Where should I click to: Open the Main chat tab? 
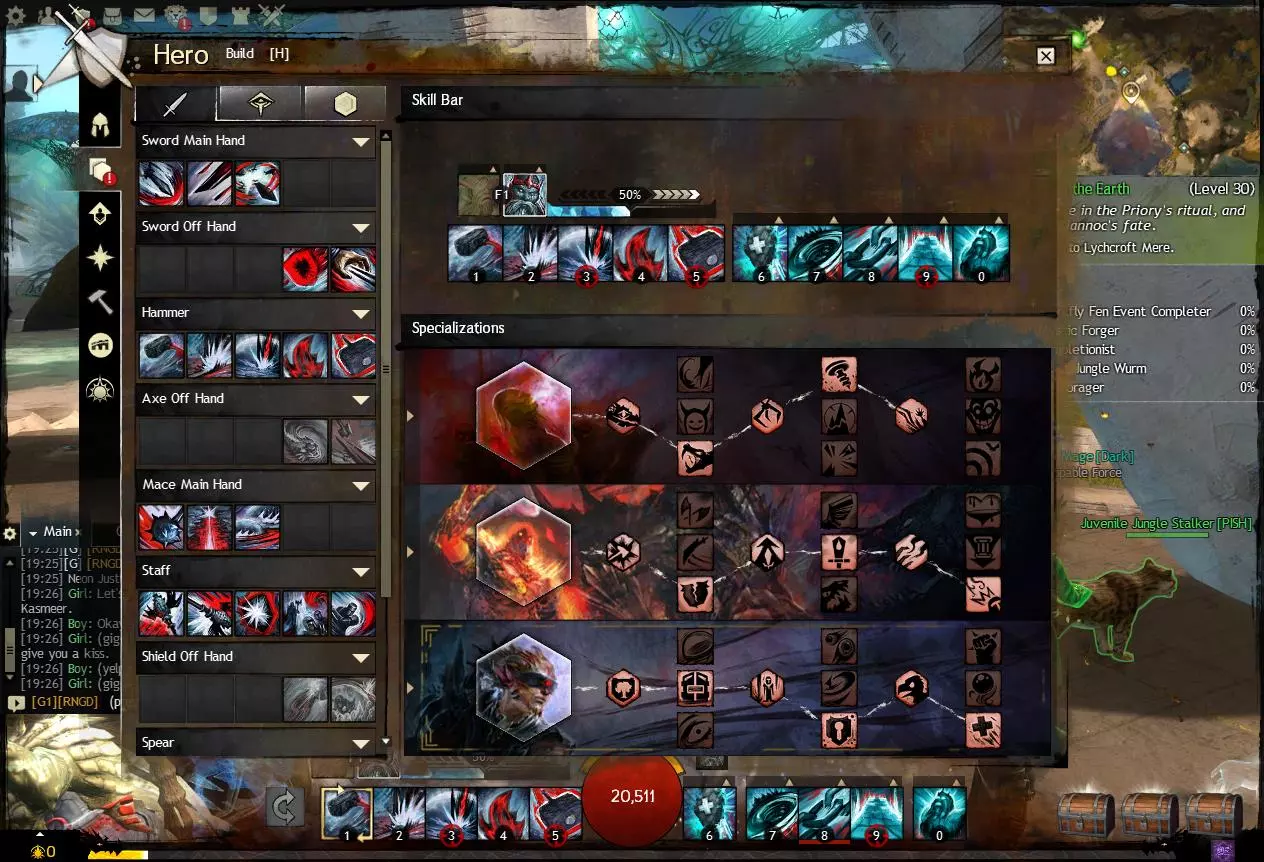coord(57,532)
